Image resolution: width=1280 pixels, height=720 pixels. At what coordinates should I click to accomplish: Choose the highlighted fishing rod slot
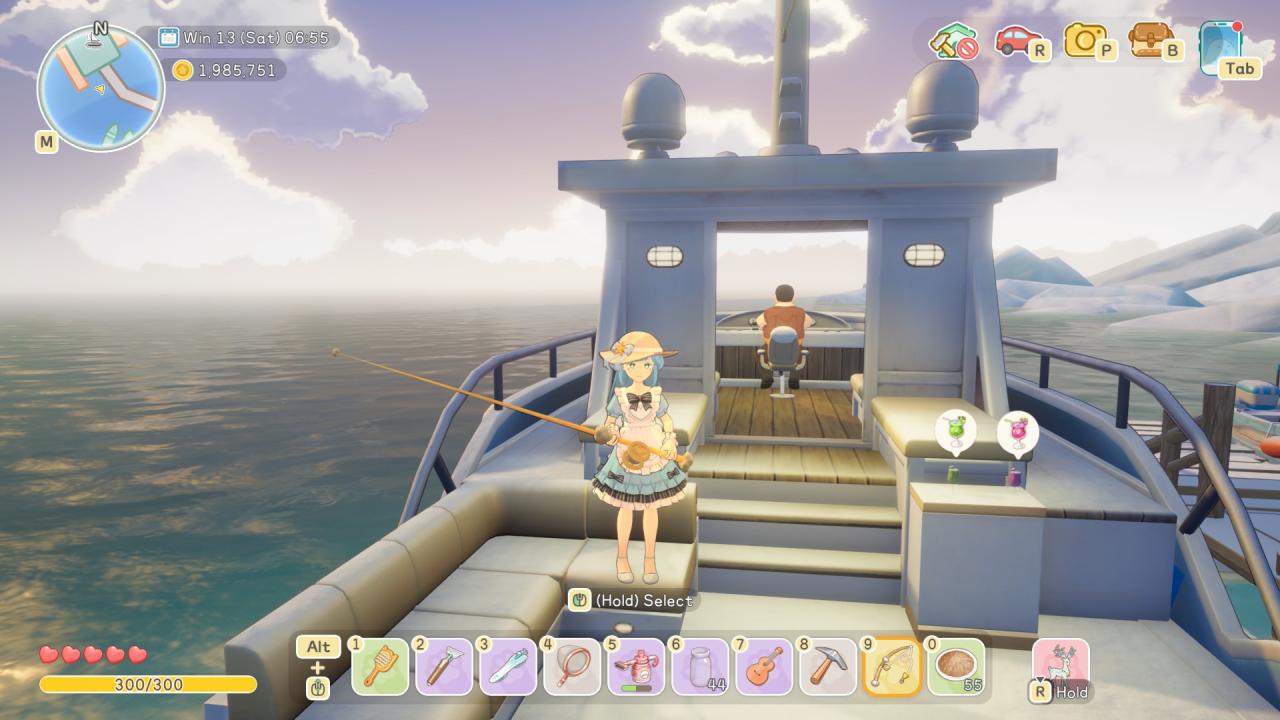(892, 667)
